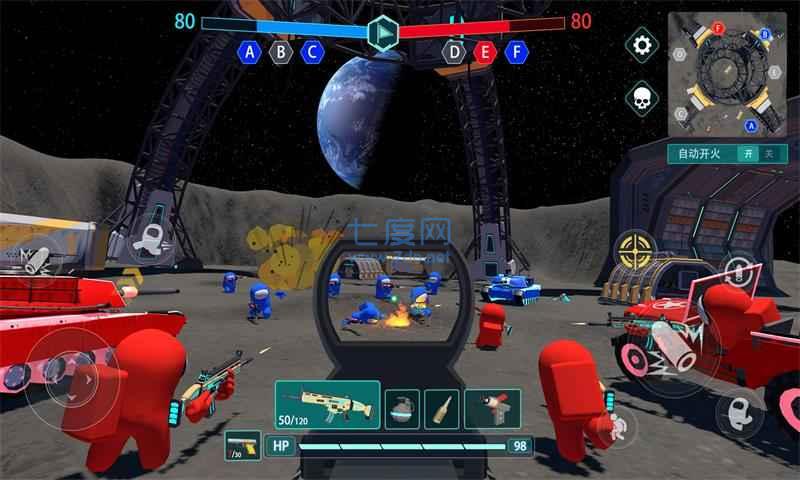800x480 pixels.
Task: Select the frag grenade slot
Action: pos(402,408)
